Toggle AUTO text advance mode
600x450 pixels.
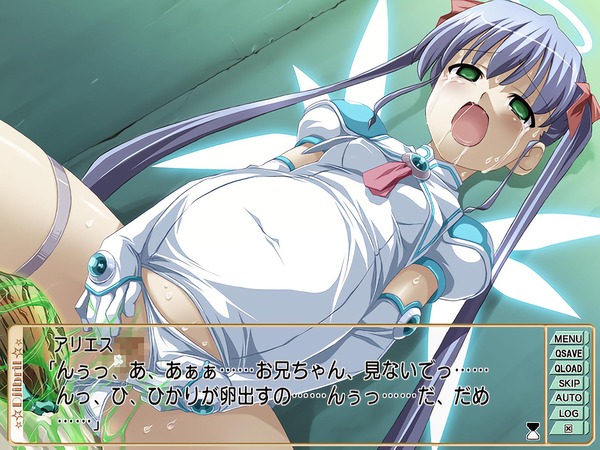click(x=568, y=398)
